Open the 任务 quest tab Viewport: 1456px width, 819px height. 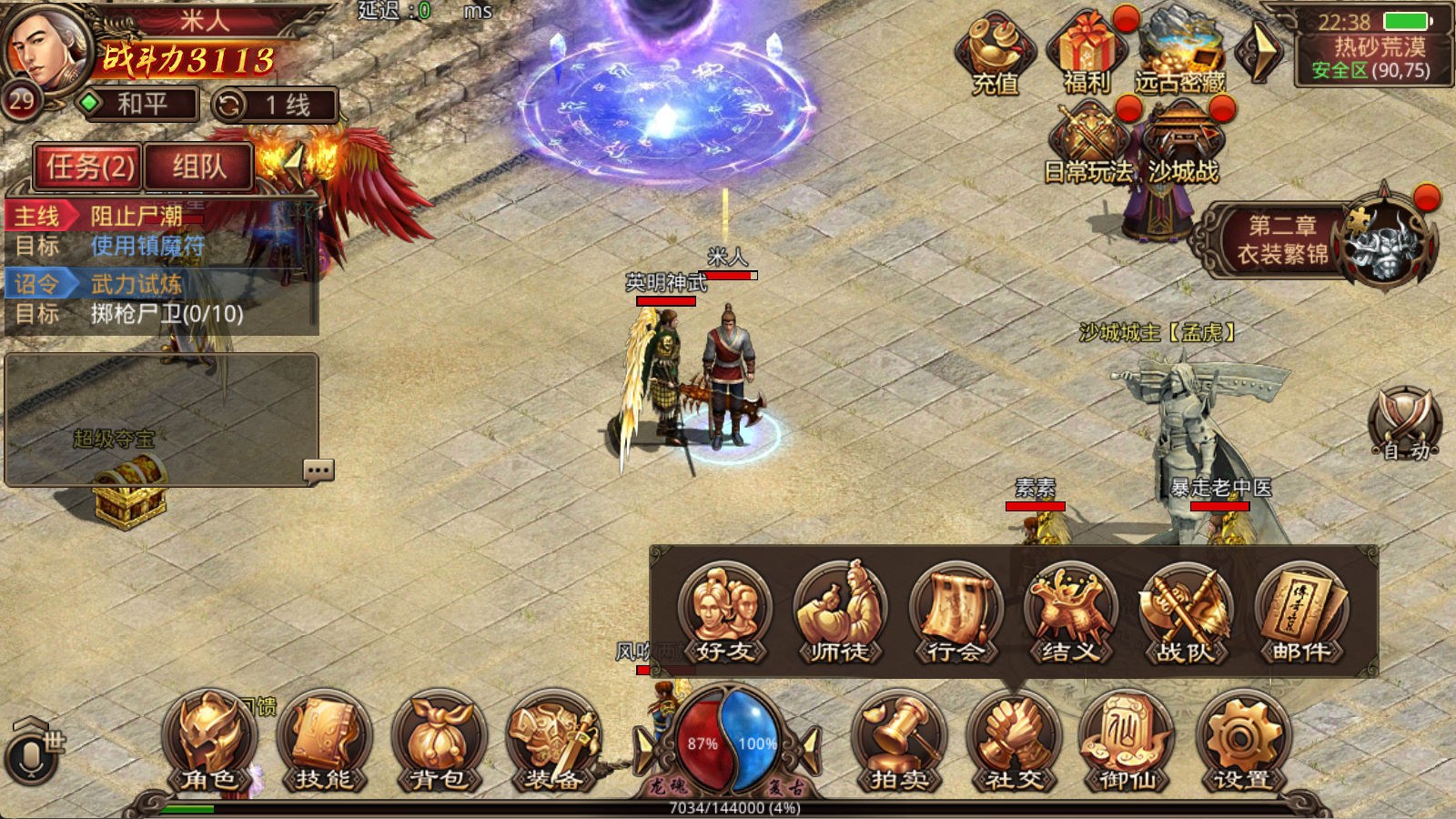point(88,167)
